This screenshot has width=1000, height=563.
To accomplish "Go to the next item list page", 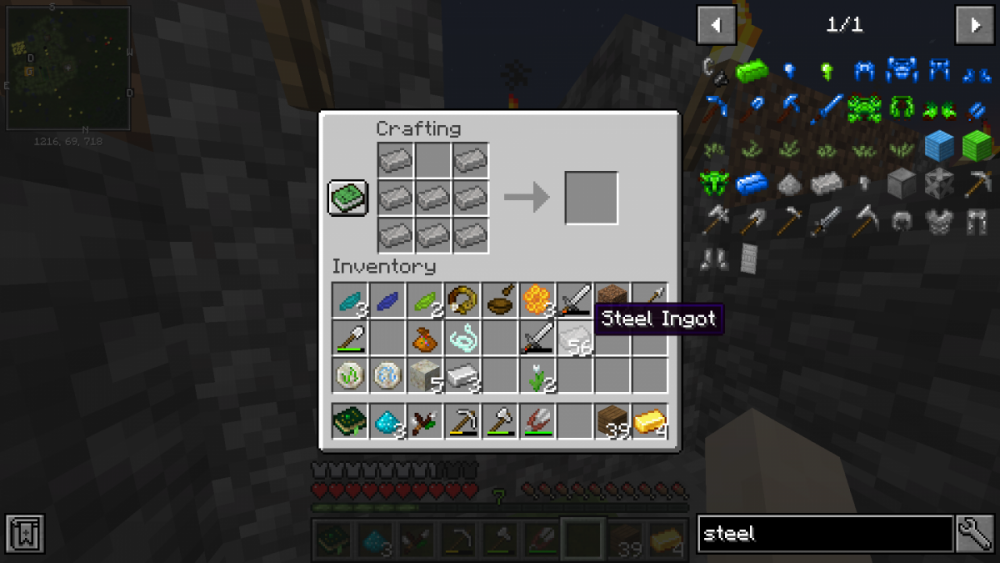I will pyautogui.click(x=974, y=25).
